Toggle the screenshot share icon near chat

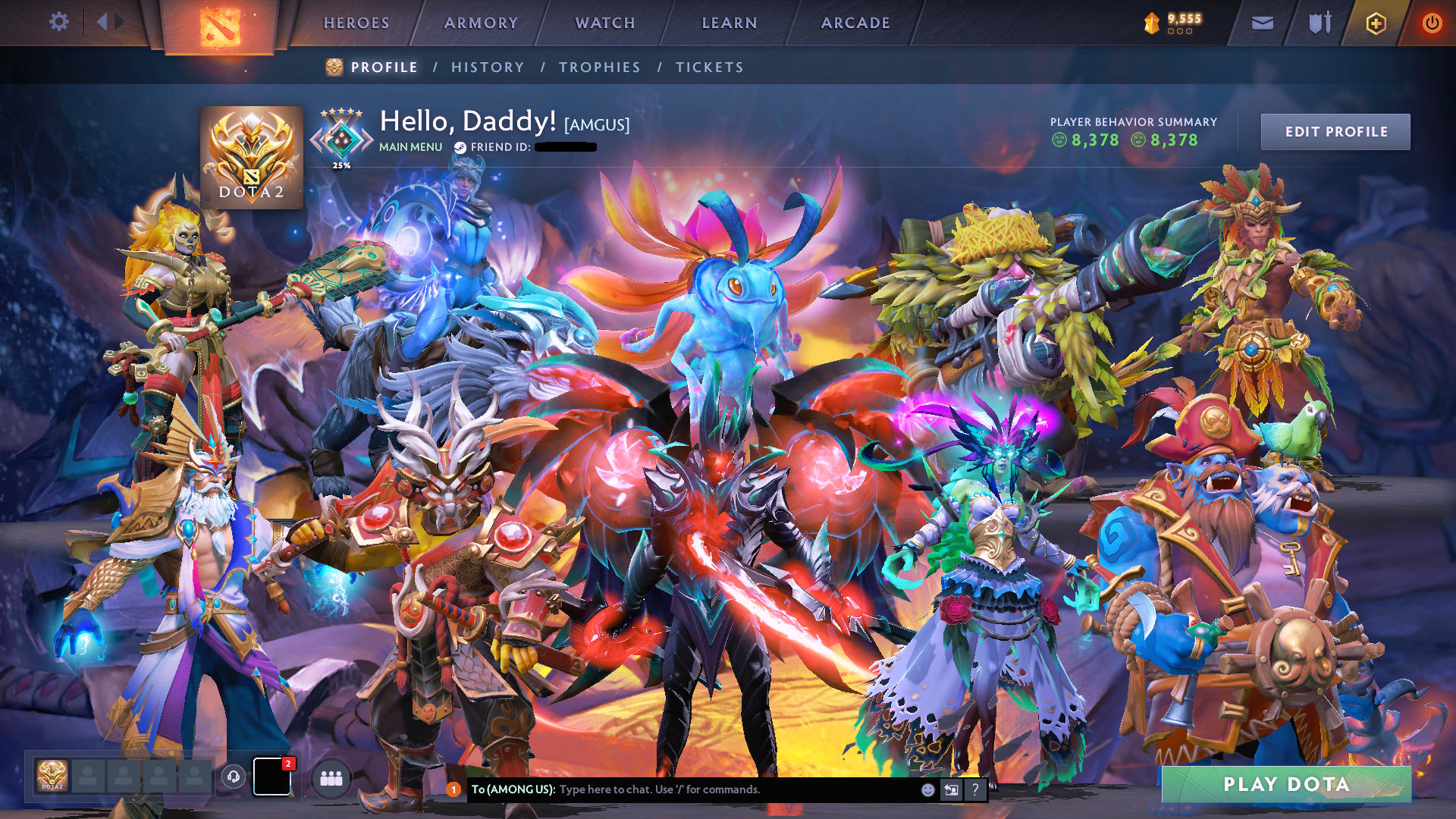click(x=952, y=789)
